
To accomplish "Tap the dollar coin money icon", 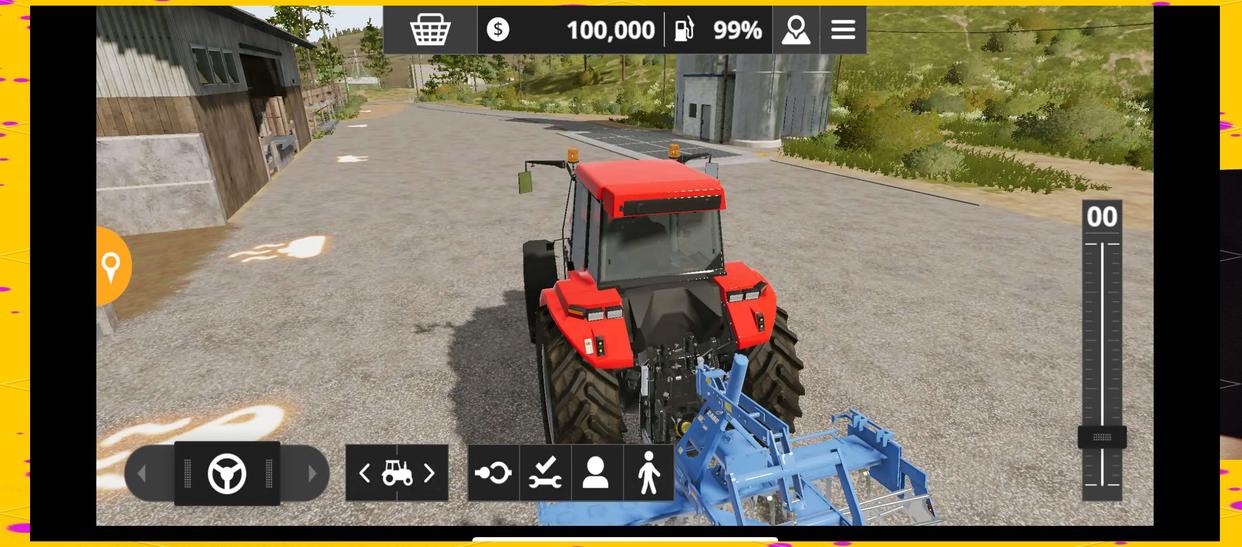I will coord(498,30).
